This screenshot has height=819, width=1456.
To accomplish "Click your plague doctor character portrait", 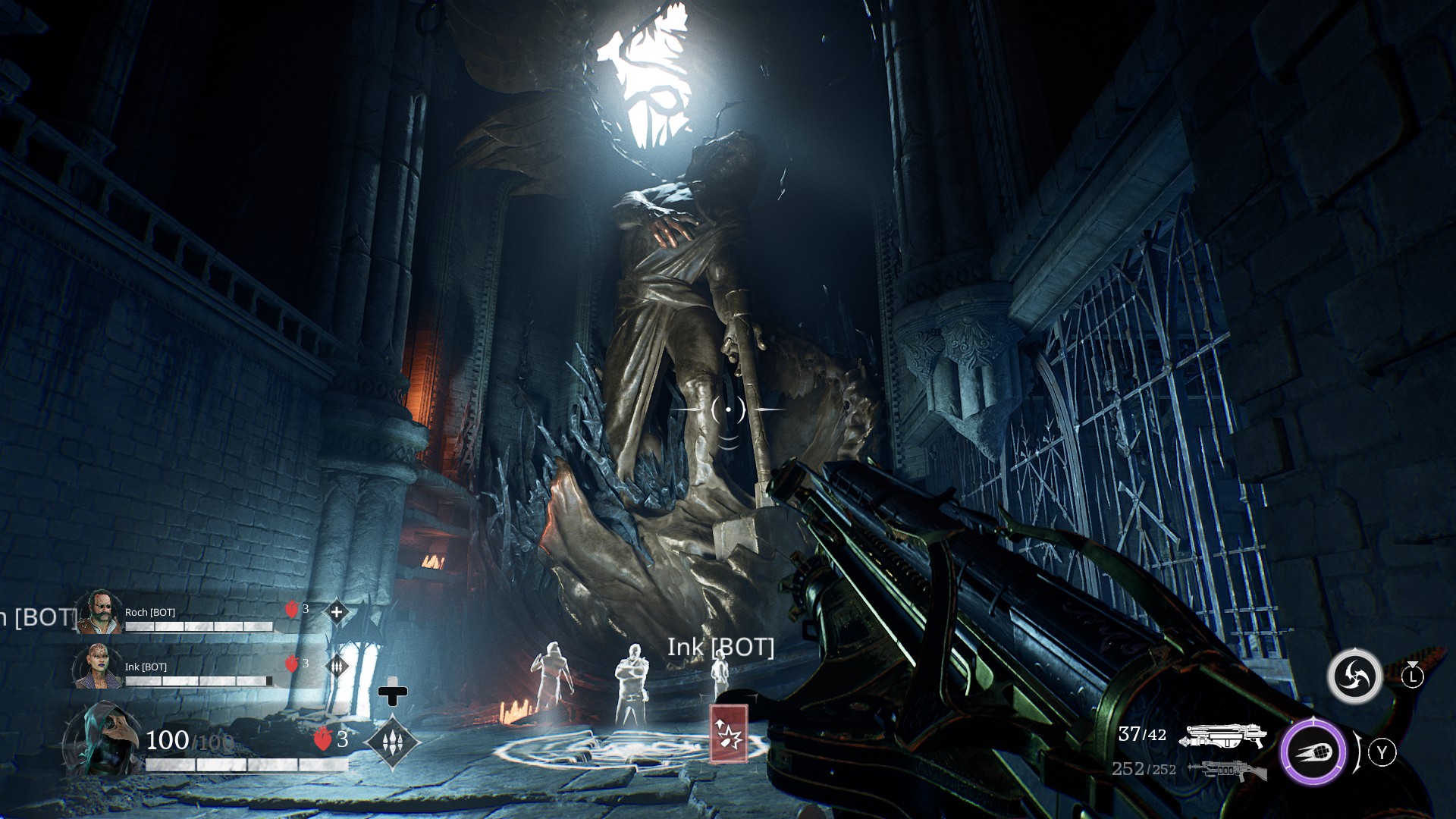I will coord(102,739).
